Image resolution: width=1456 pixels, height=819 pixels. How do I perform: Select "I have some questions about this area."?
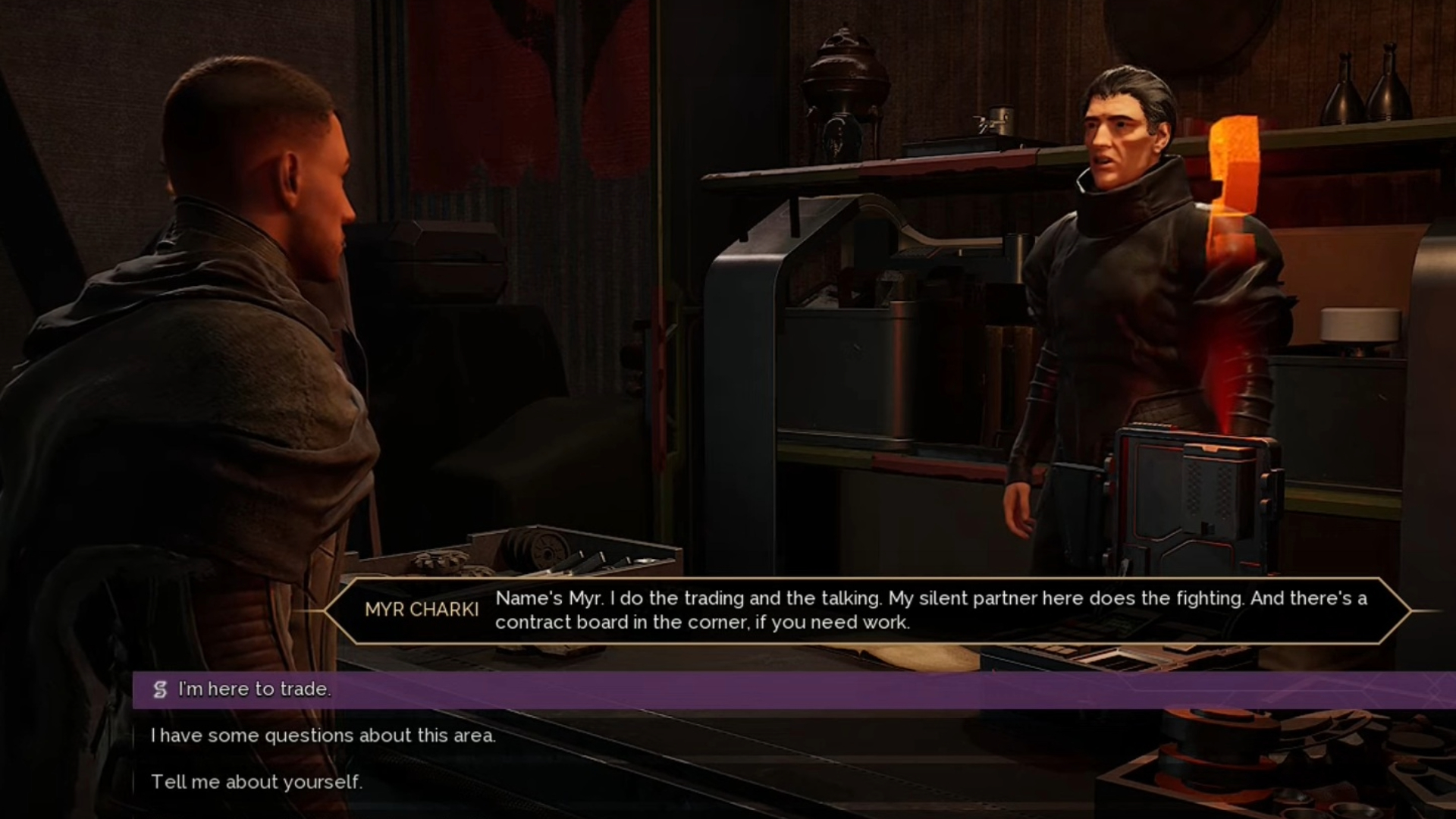(x=323, y=736)
